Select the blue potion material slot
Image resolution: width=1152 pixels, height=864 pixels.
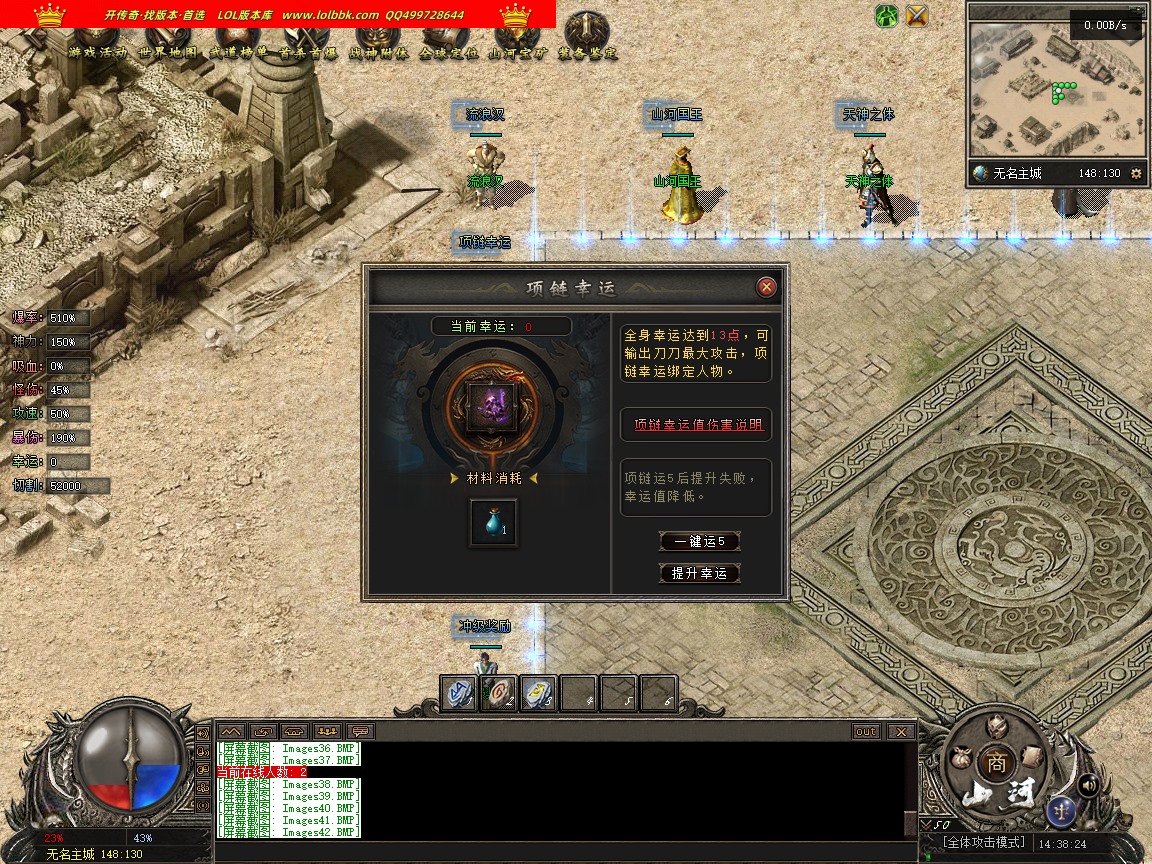tap(494, 523)
